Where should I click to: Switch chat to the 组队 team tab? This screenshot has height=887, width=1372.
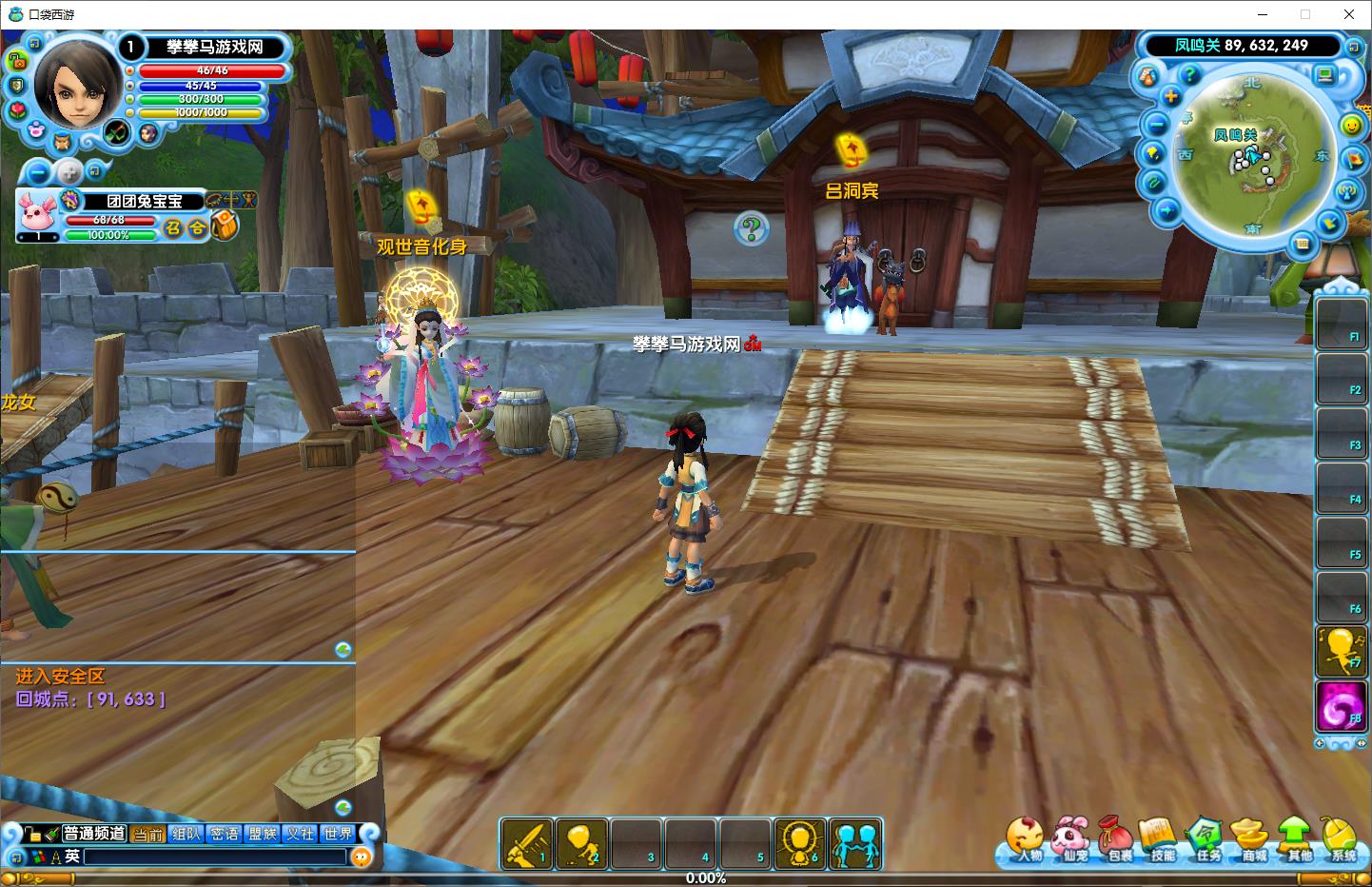click(x=186, y=834)
